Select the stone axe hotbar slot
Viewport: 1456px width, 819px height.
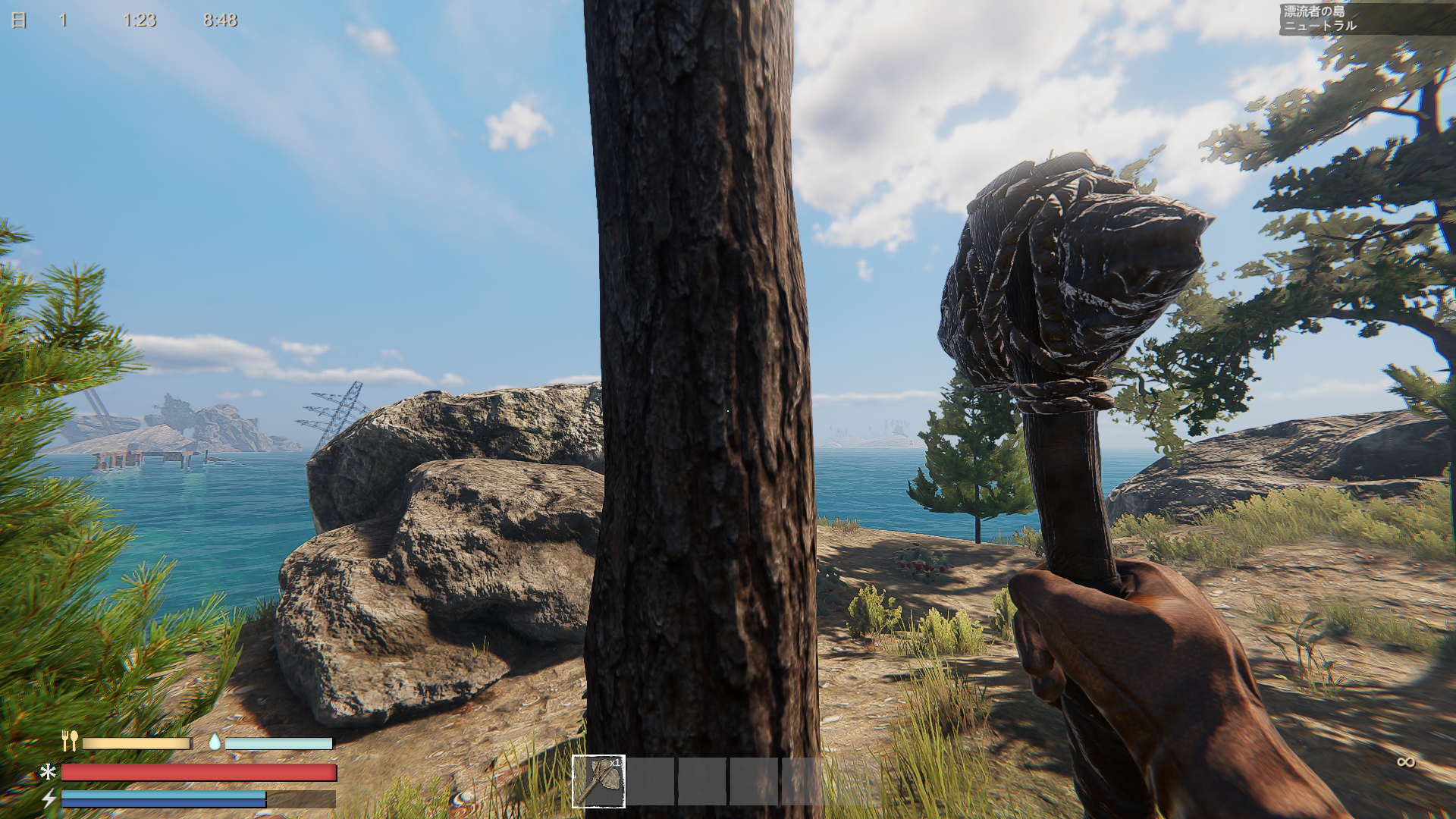598,781
